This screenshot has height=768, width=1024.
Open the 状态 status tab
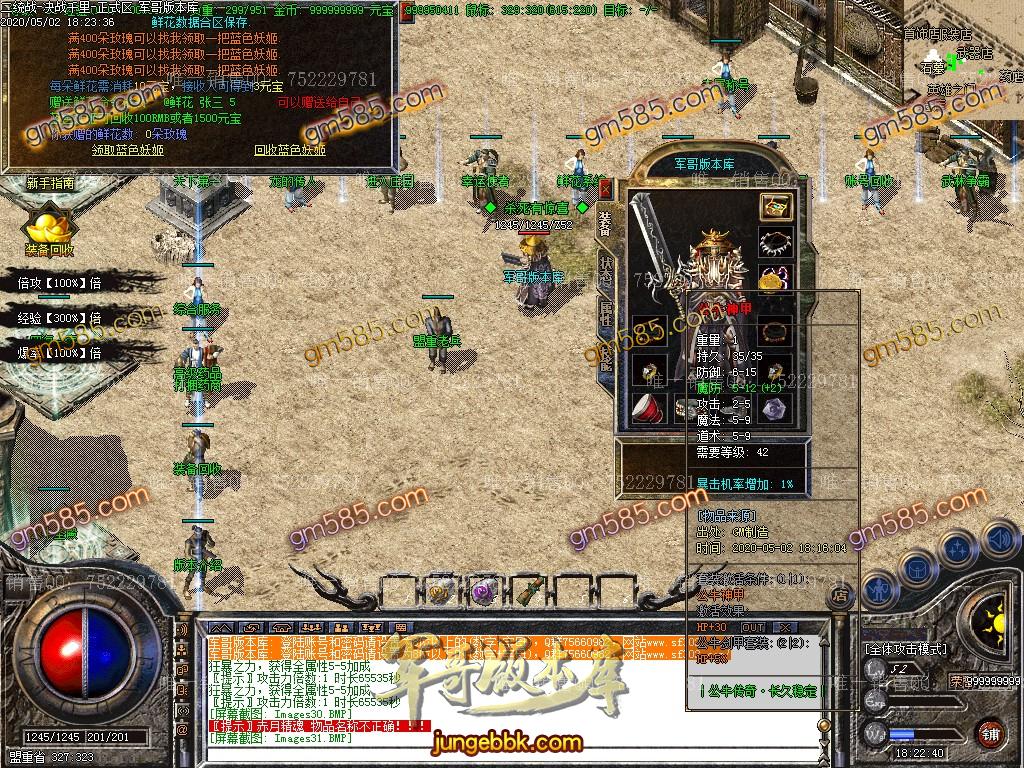coord(606,271)
